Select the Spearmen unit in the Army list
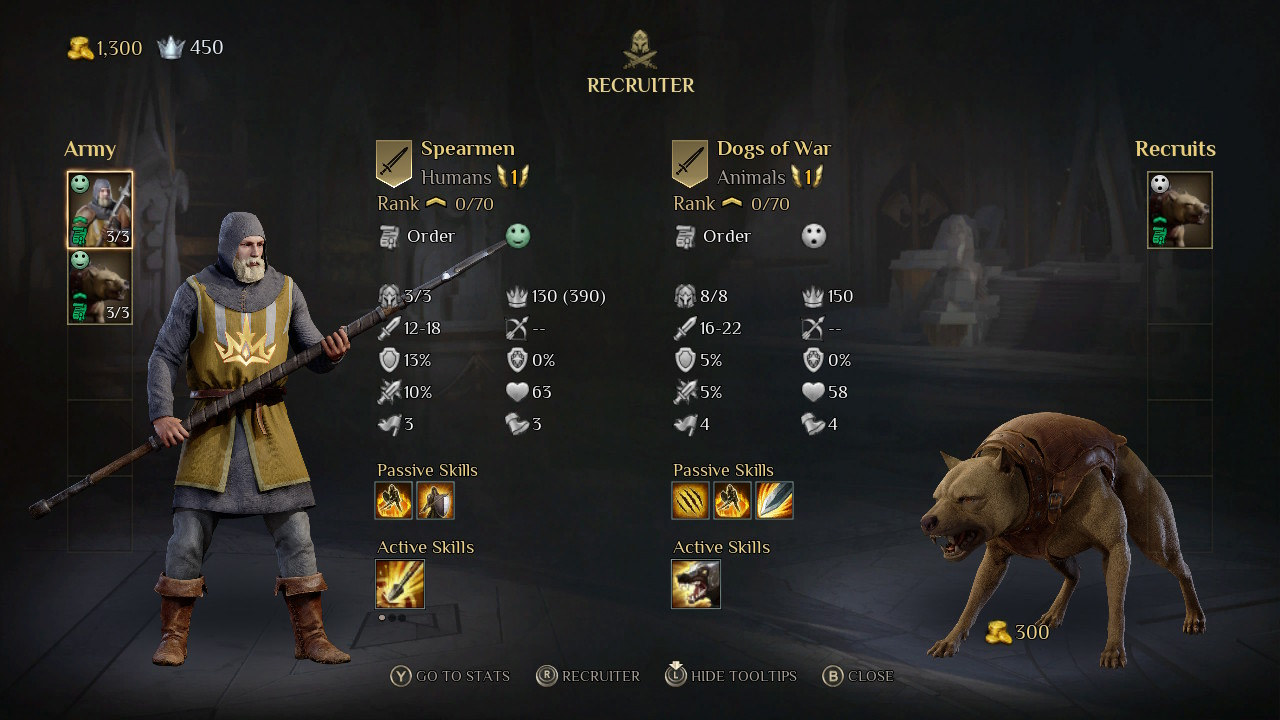 click(100, 210)
